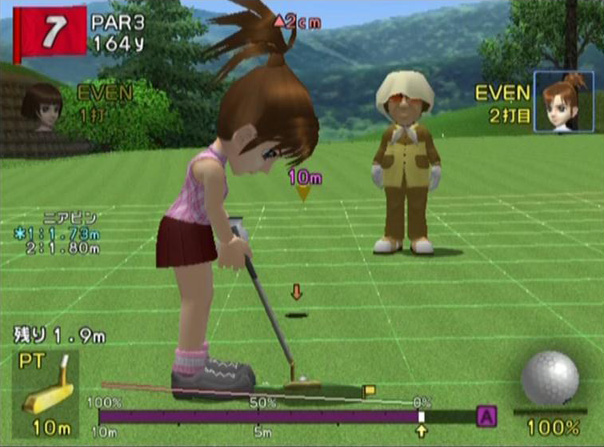The height and width of the screenshot is (447, 604).
Task: Click the purple A marker on the meter
Action: 487,415
